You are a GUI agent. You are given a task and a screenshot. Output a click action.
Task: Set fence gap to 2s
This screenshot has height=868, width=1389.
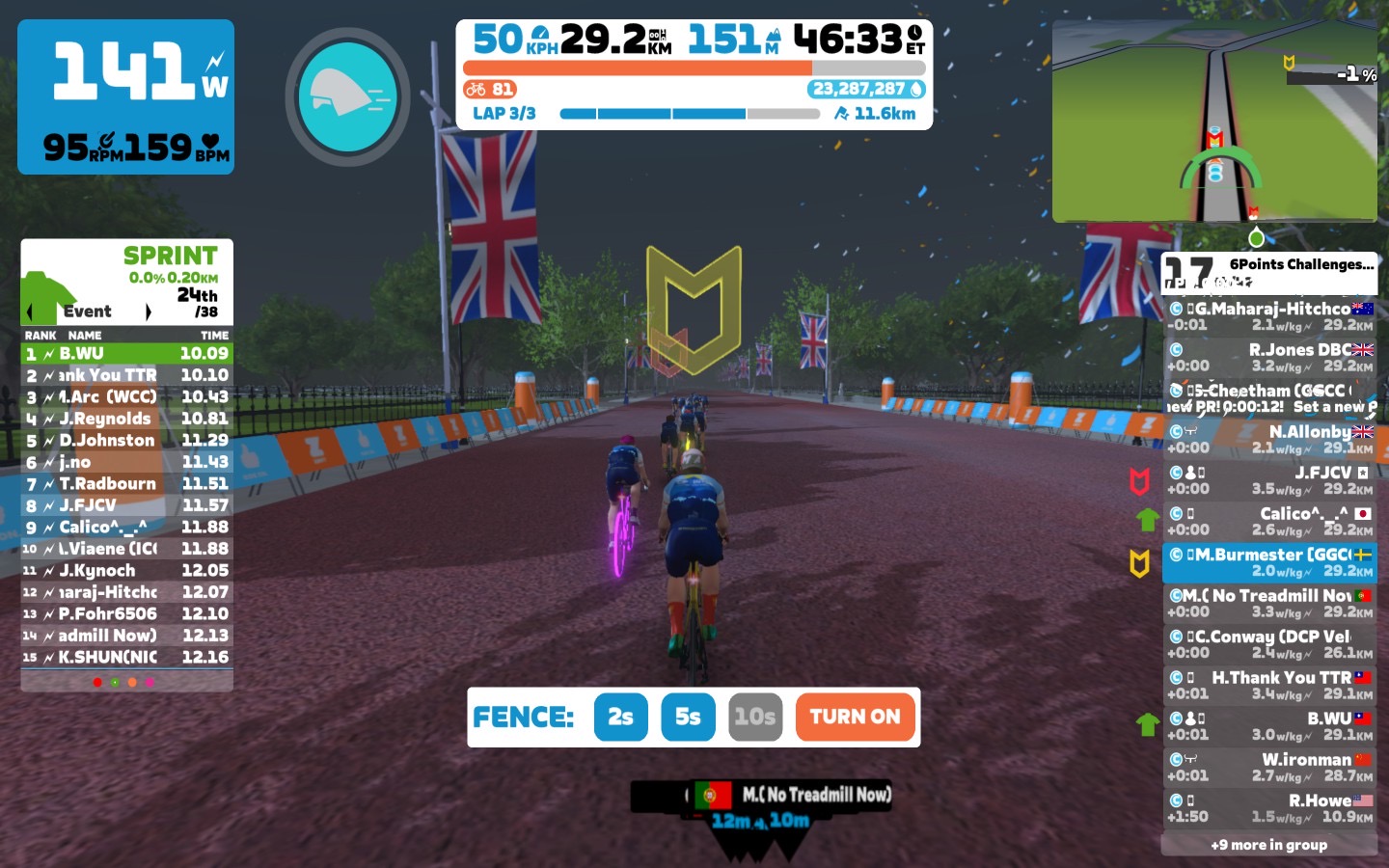[620, 717]
